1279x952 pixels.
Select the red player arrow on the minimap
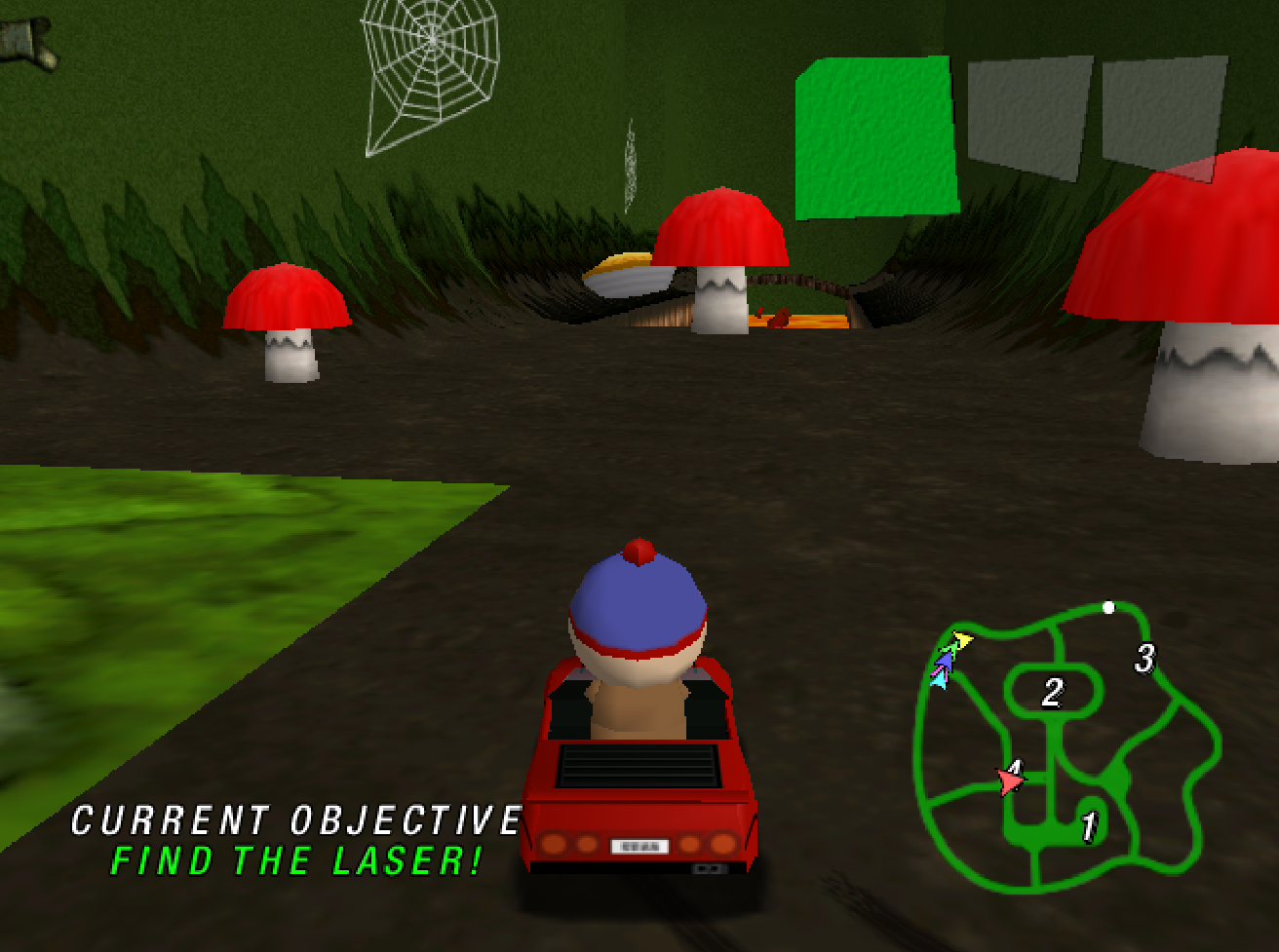click(x=1010, y=779)
